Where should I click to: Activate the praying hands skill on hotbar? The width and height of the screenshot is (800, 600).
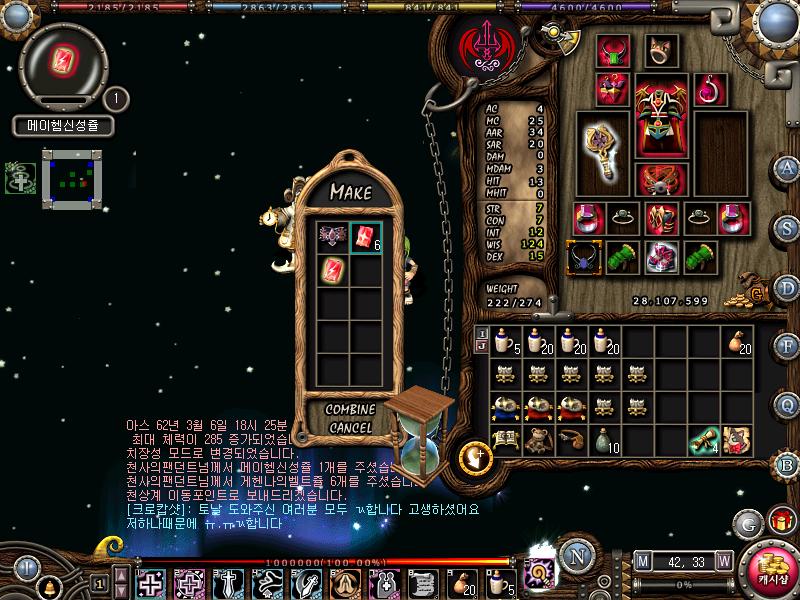pyautogui.click(x=342, y=582)
